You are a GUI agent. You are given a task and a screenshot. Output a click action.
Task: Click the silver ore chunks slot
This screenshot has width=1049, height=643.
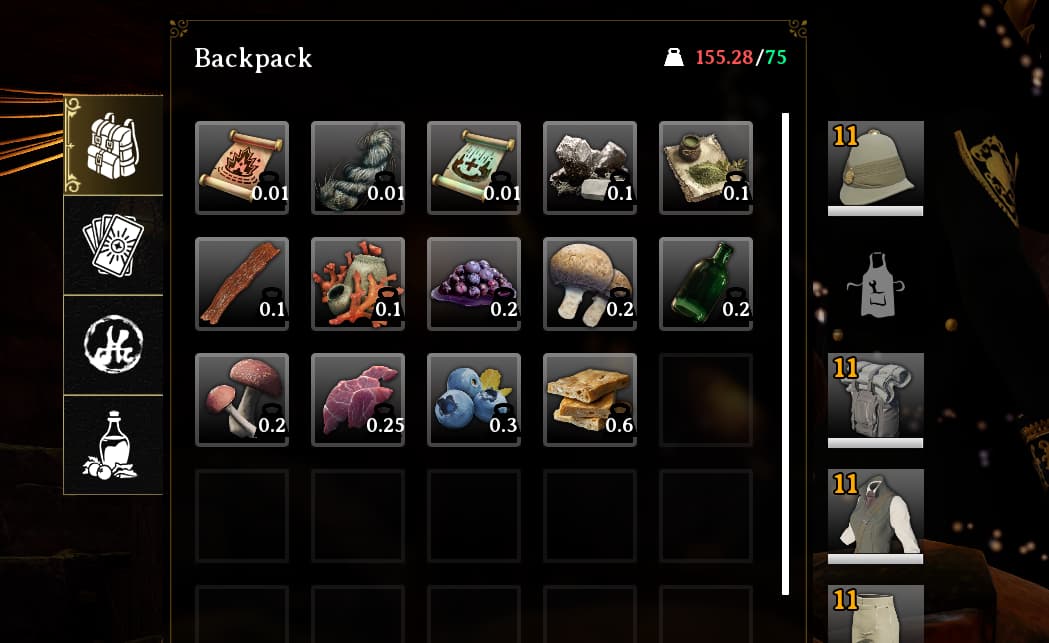(590, 167)
